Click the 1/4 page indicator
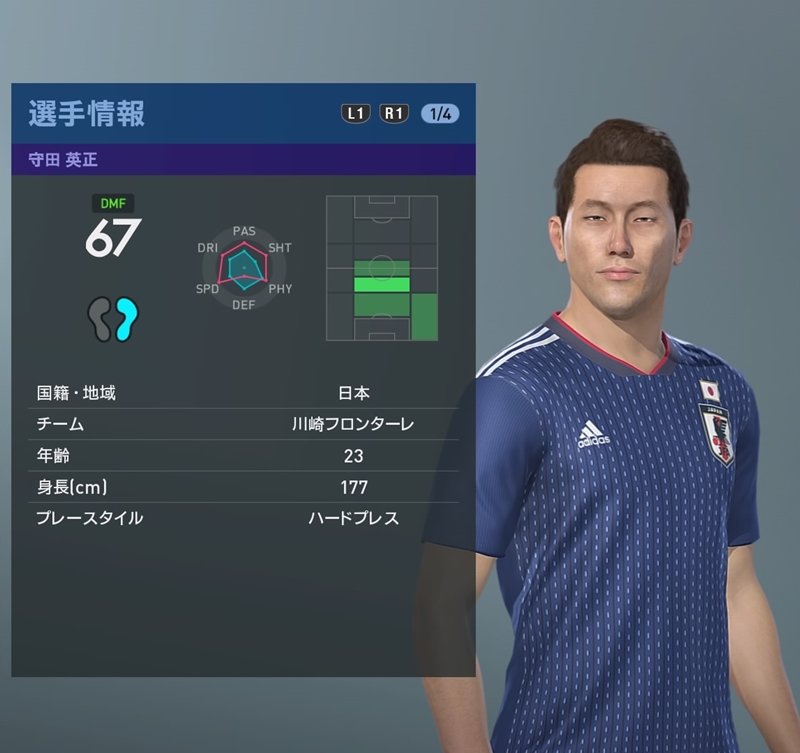800x753 pixels. (x=440, y=113)
